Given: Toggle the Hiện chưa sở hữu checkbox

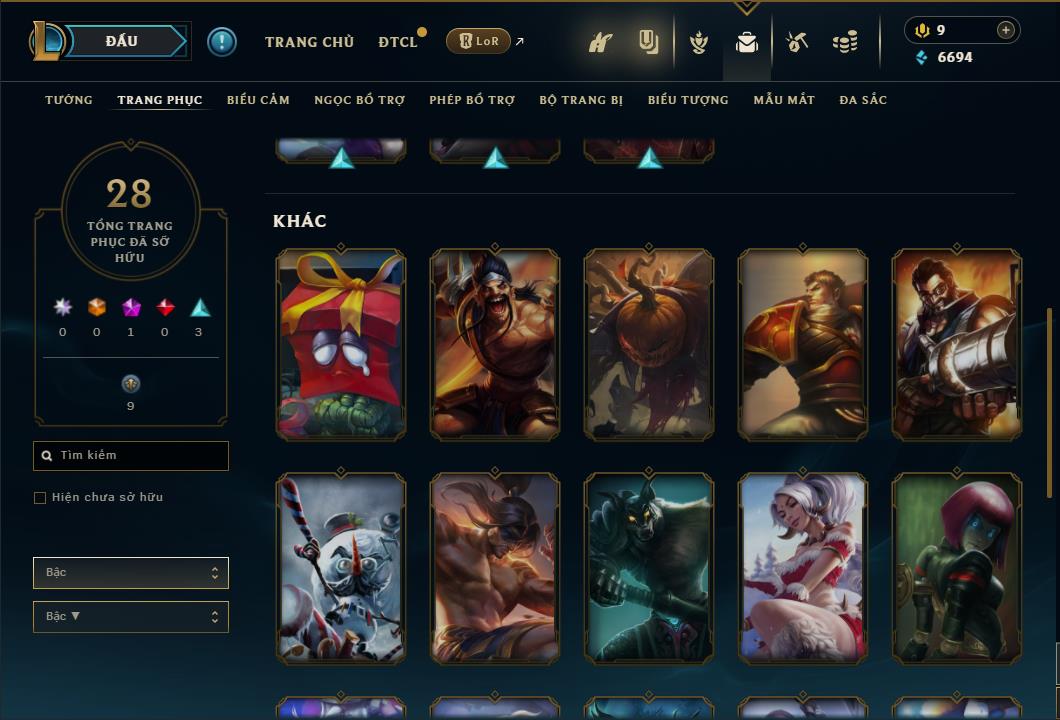Looking at the screenshot, I should pyautogui.click(x=40, y=498).
